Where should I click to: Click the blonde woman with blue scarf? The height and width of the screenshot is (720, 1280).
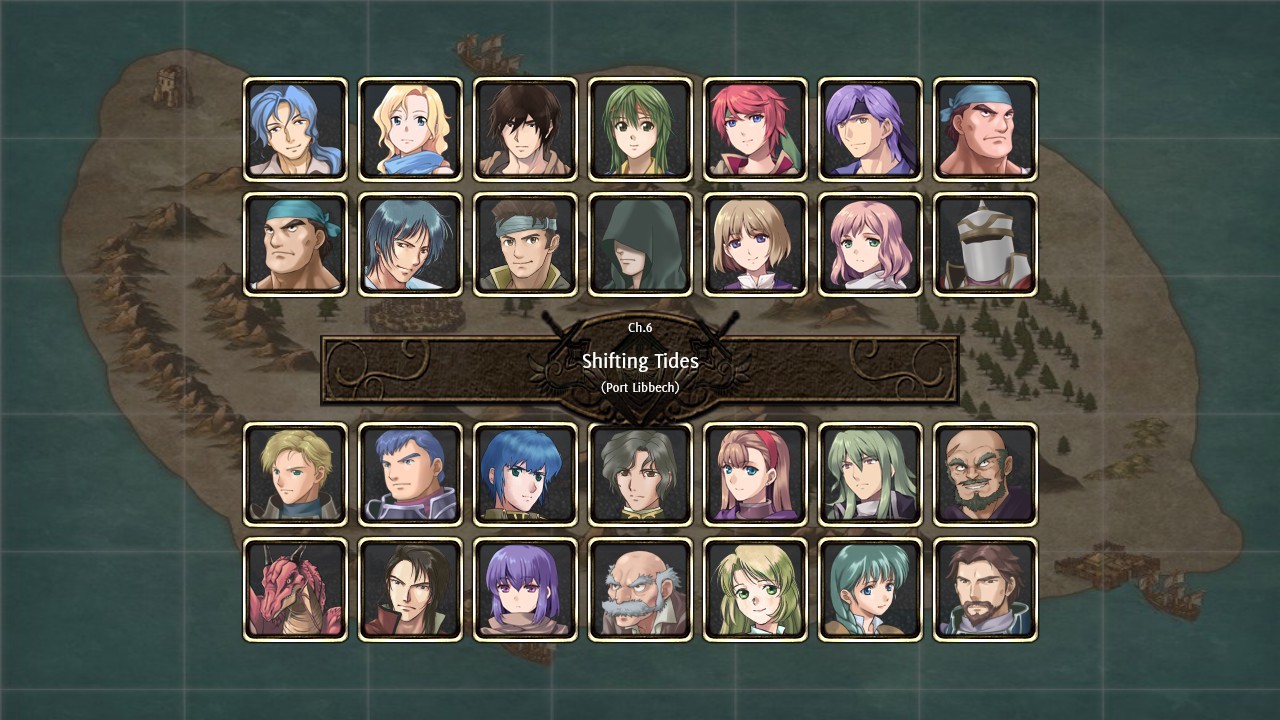[410, 129]
